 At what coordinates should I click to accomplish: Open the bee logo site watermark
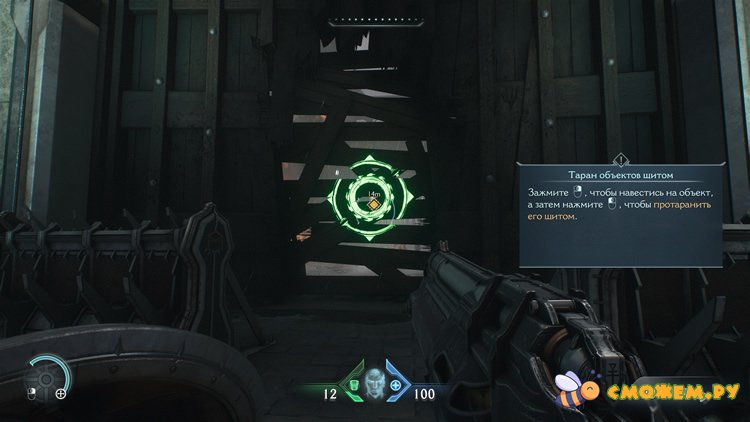[x=652, y=389]
